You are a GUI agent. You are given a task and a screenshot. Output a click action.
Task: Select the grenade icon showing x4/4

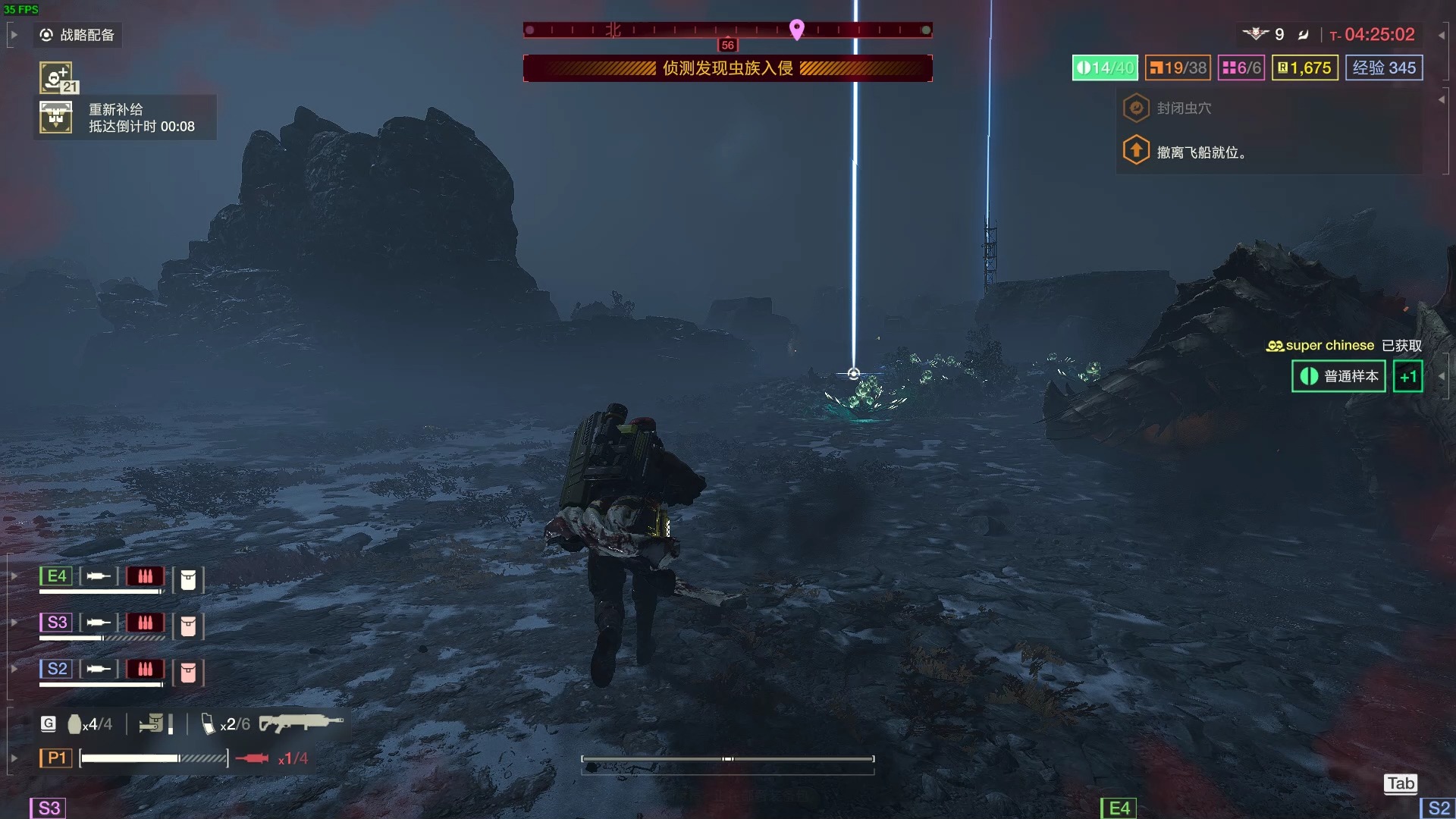point(74,724)
